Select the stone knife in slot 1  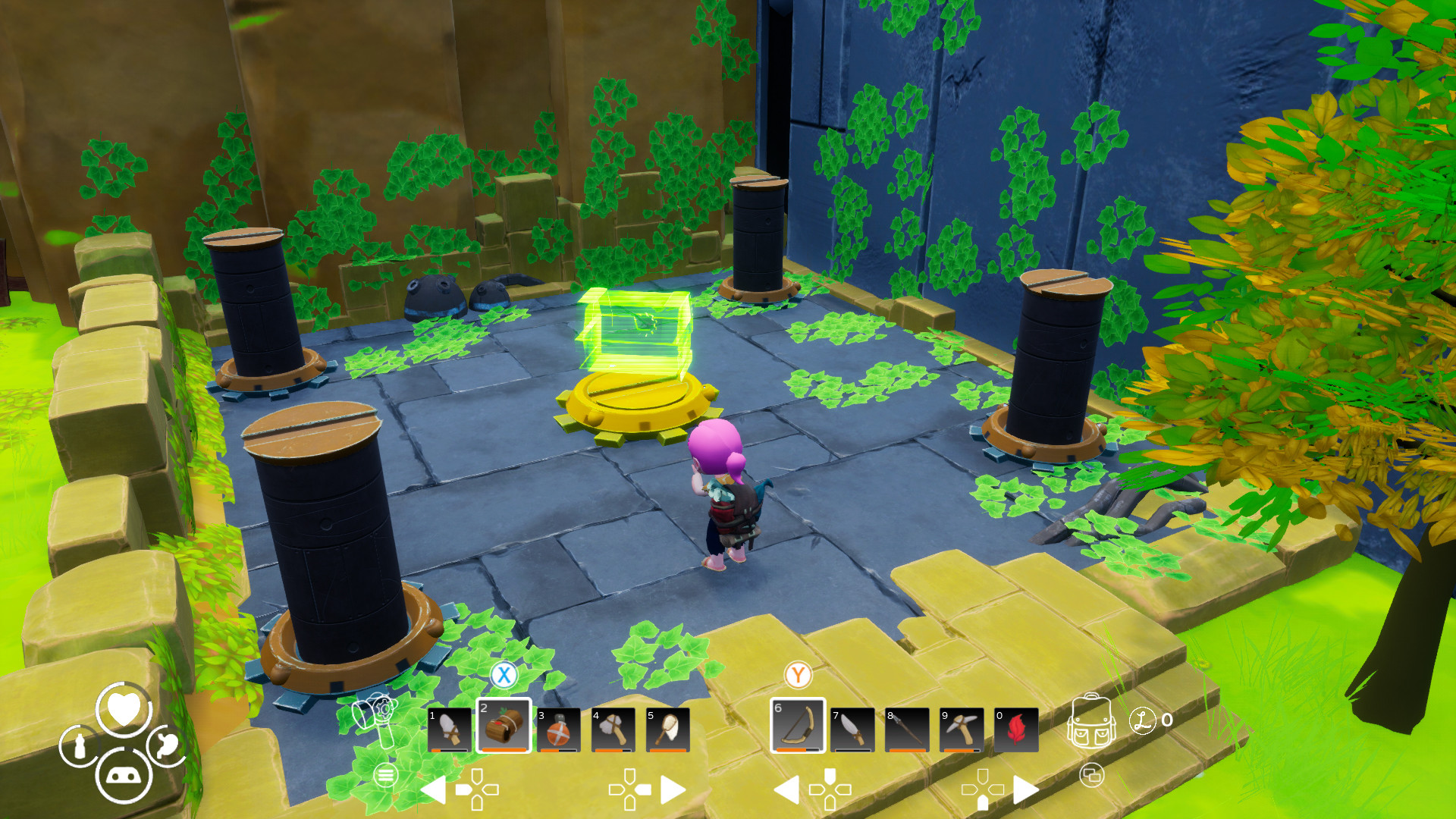(449, 730)
